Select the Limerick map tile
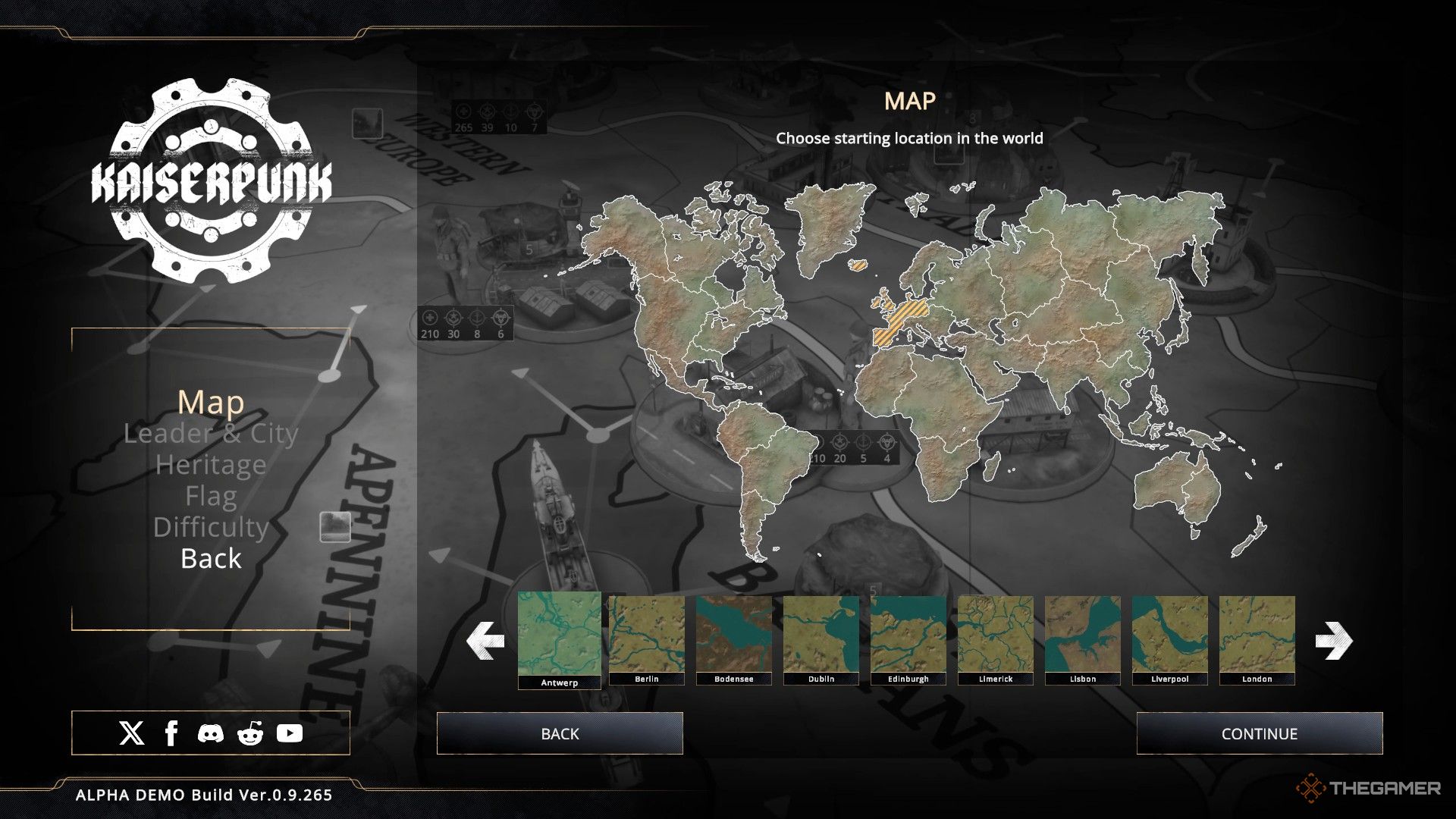 click(x=995, y=639)
